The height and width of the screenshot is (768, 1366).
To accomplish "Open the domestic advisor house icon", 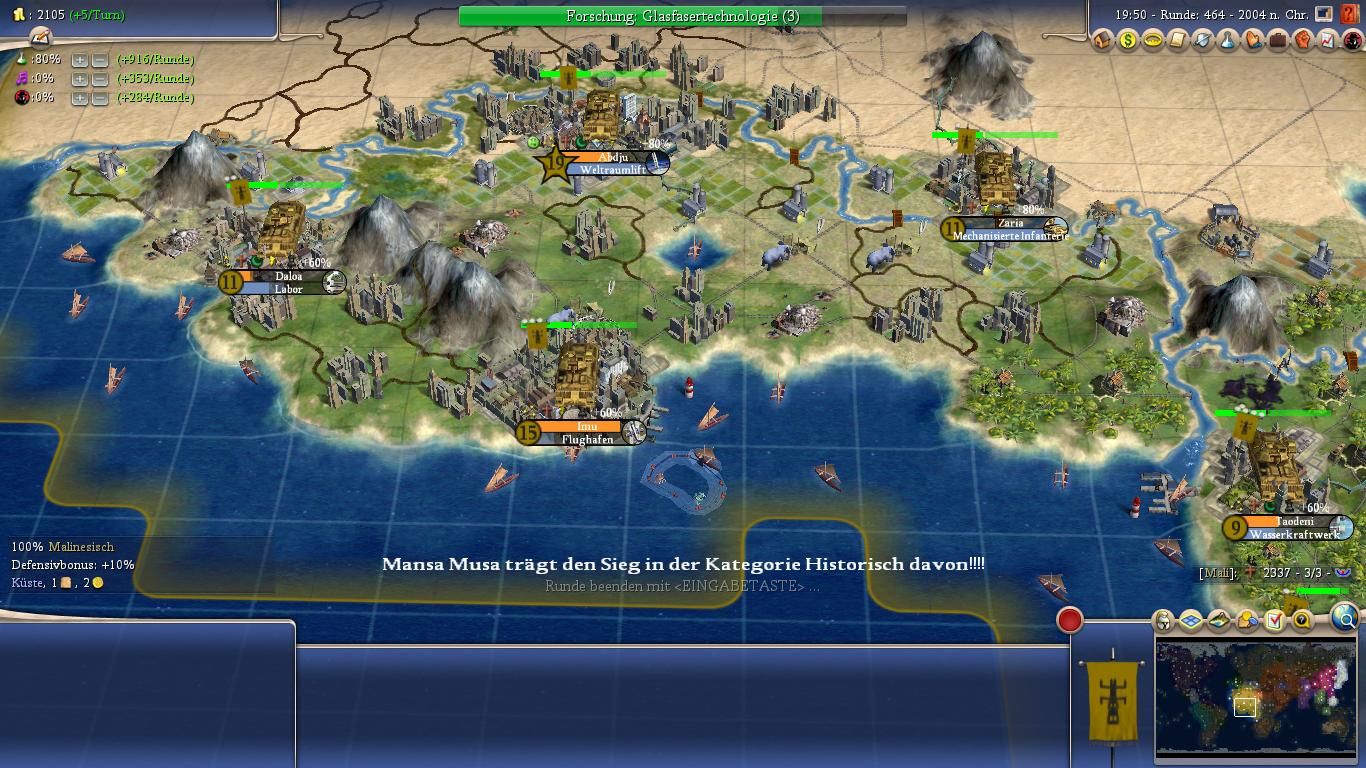I will (1103, 41).
